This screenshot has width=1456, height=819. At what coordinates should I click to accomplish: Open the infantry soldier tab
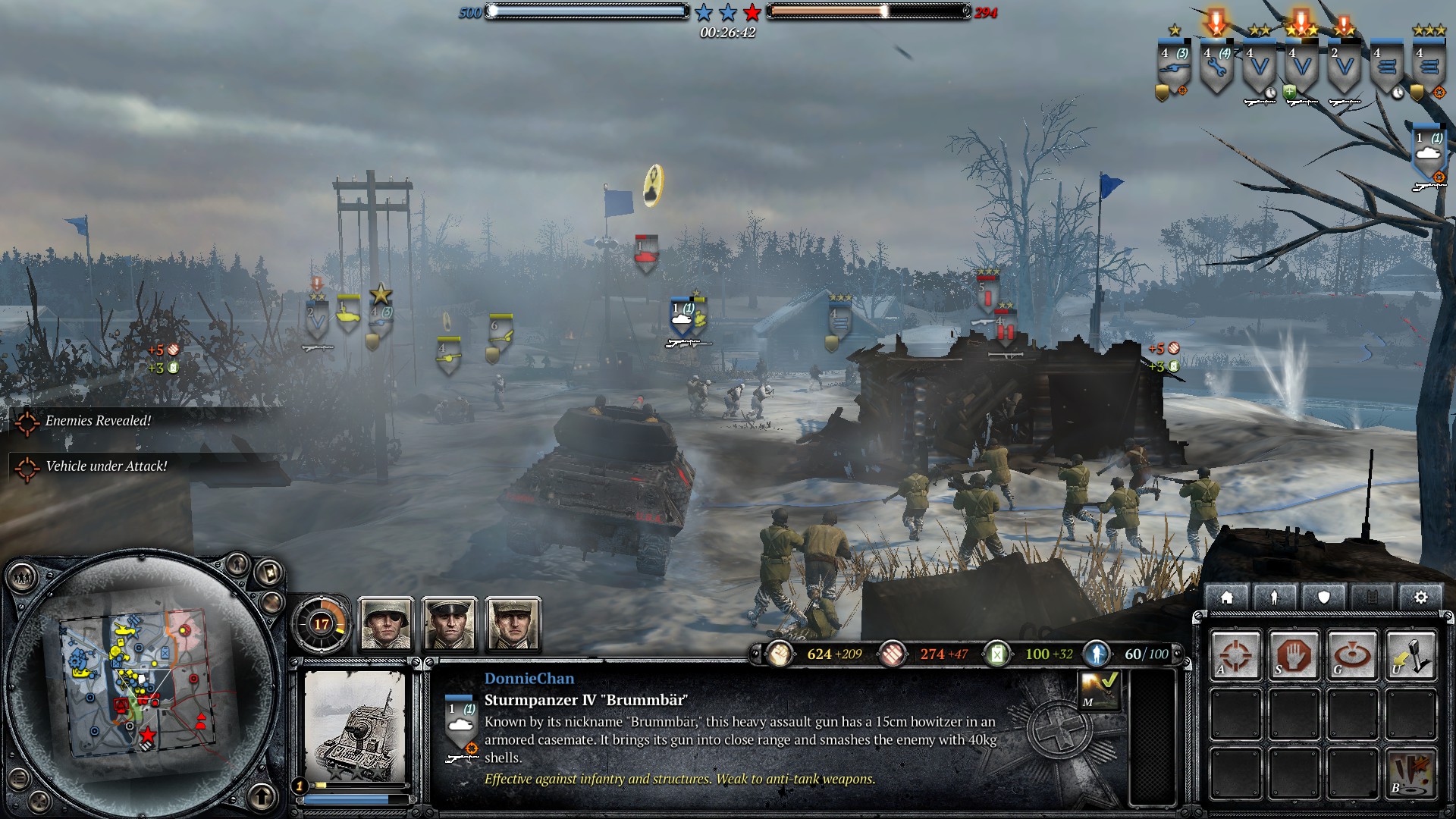1275,598
